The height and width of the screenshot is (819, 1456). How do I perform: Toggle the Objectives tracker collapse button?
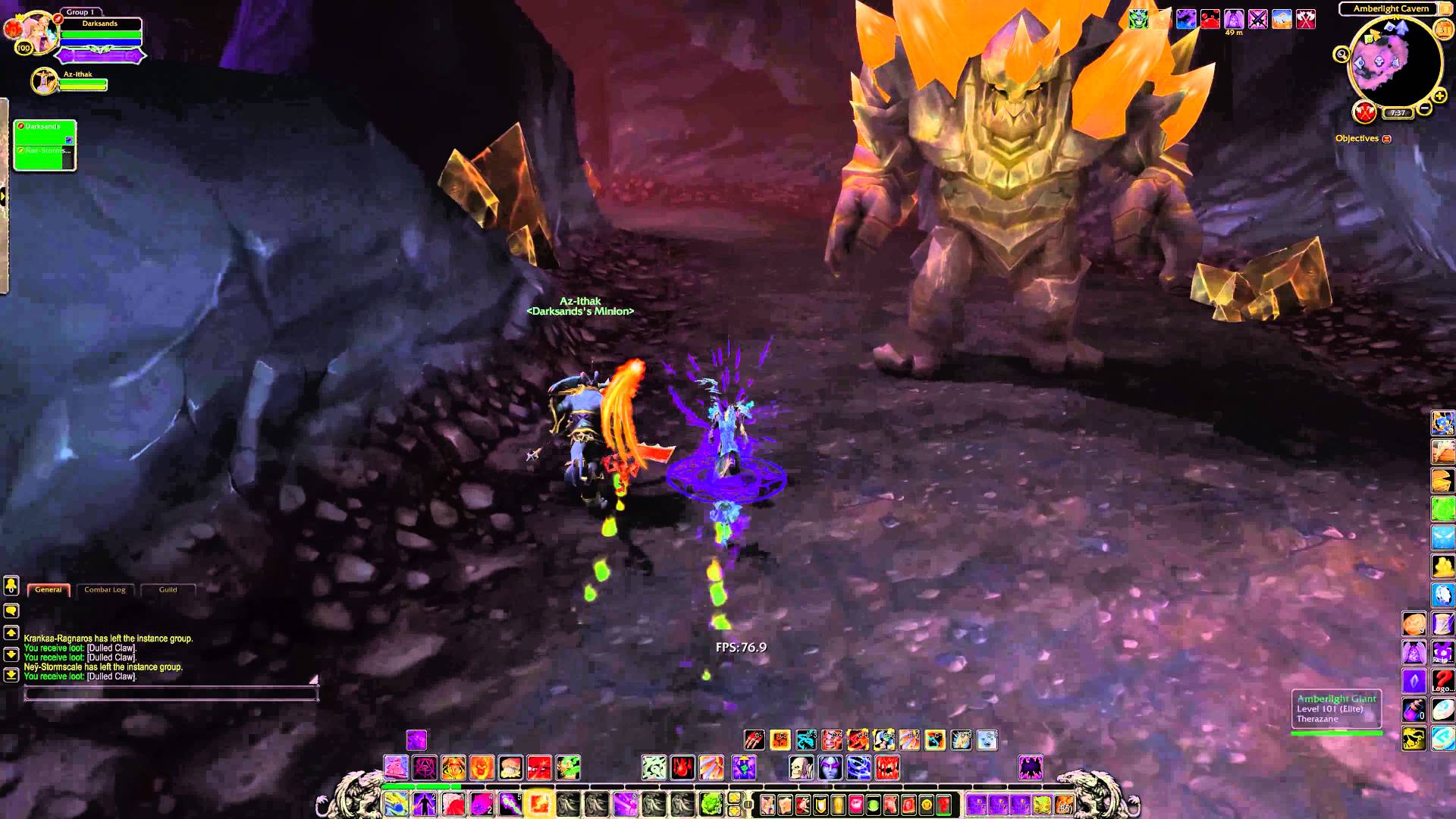1387,138
